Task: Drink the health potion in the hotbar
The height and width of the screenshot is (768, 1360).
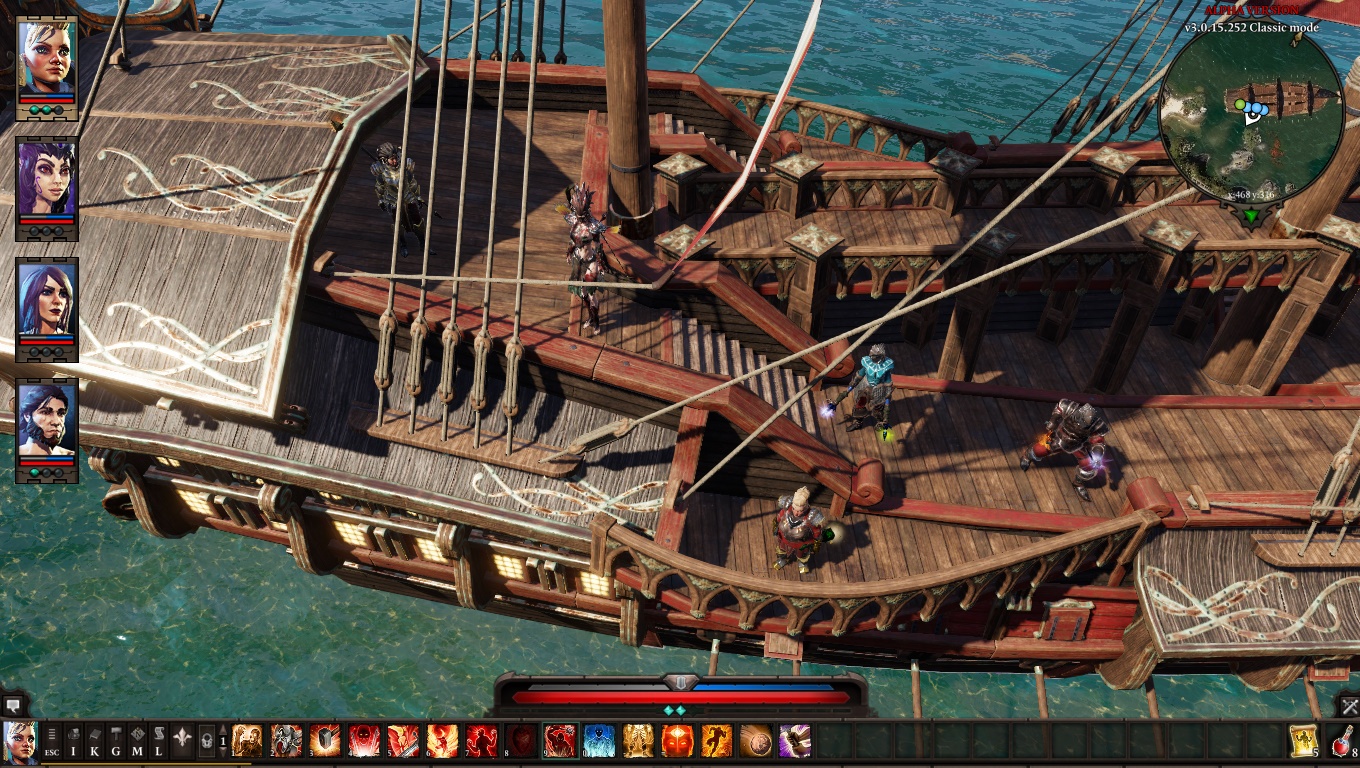Action: pos(1341,741)
